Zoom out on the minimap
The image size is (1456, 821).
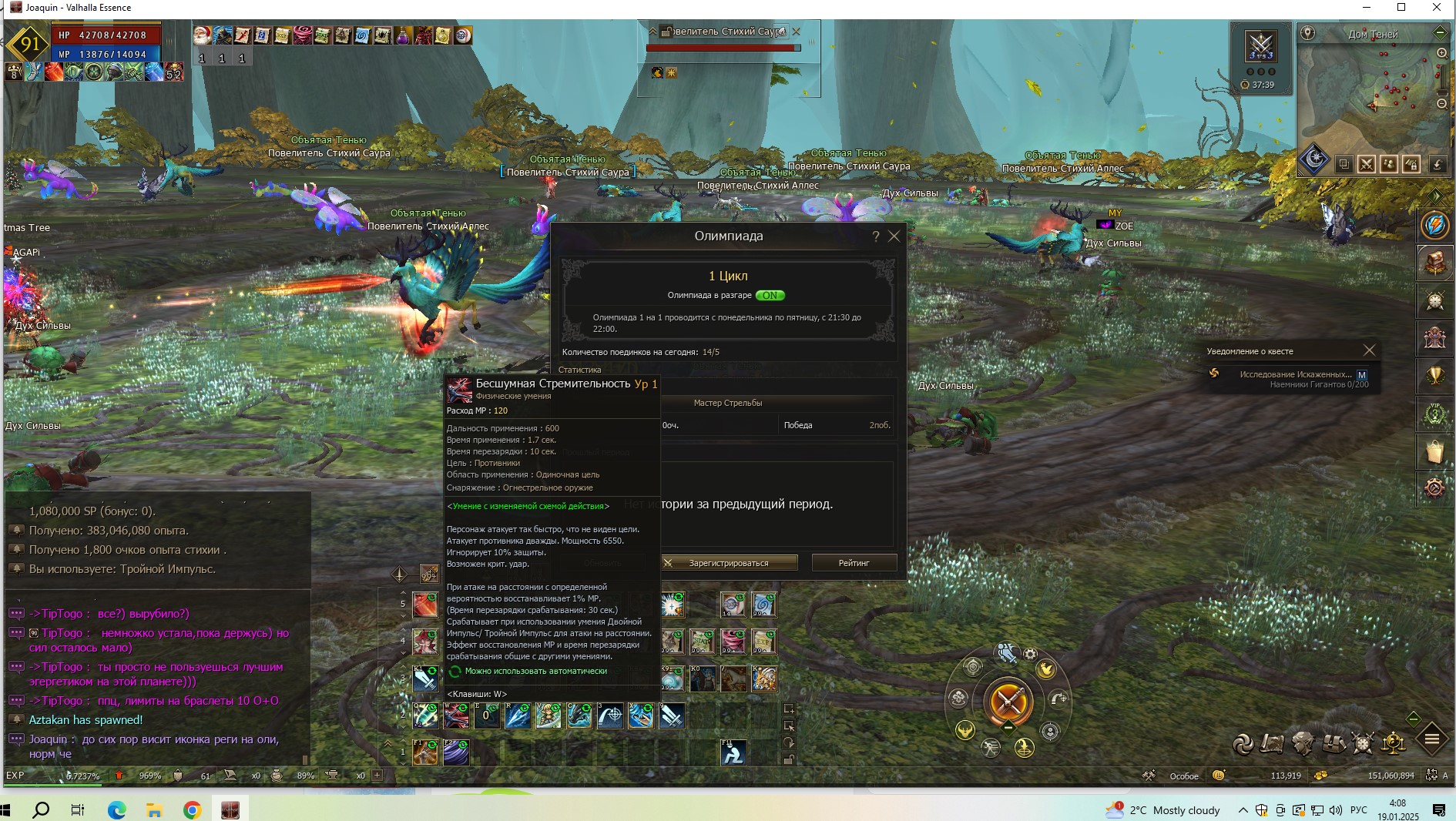tap(1441, 103)
